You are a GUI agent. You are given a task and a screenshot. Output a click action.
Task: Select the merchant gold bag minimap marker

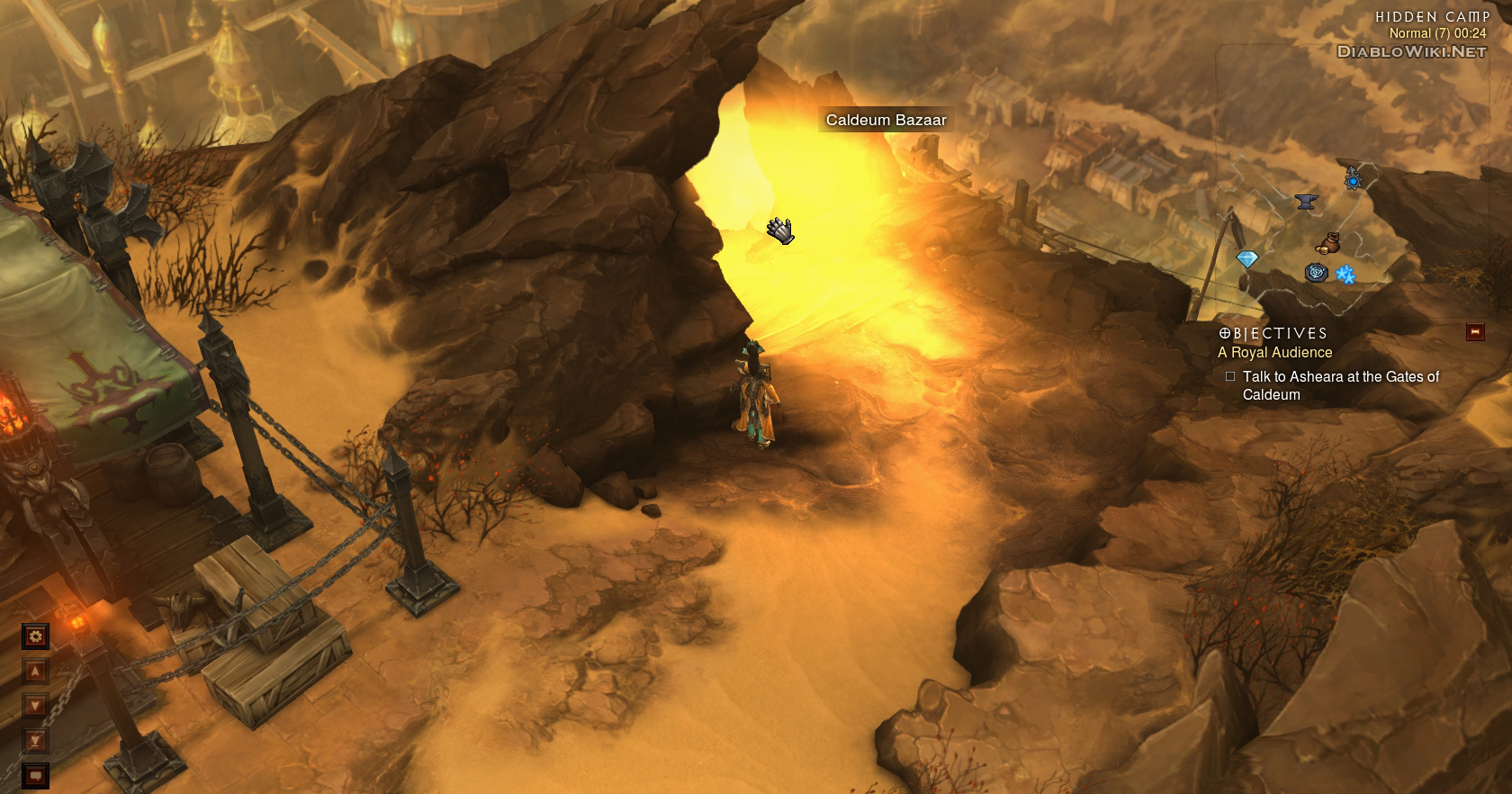pyautogui.click(x=1327, y=244)
